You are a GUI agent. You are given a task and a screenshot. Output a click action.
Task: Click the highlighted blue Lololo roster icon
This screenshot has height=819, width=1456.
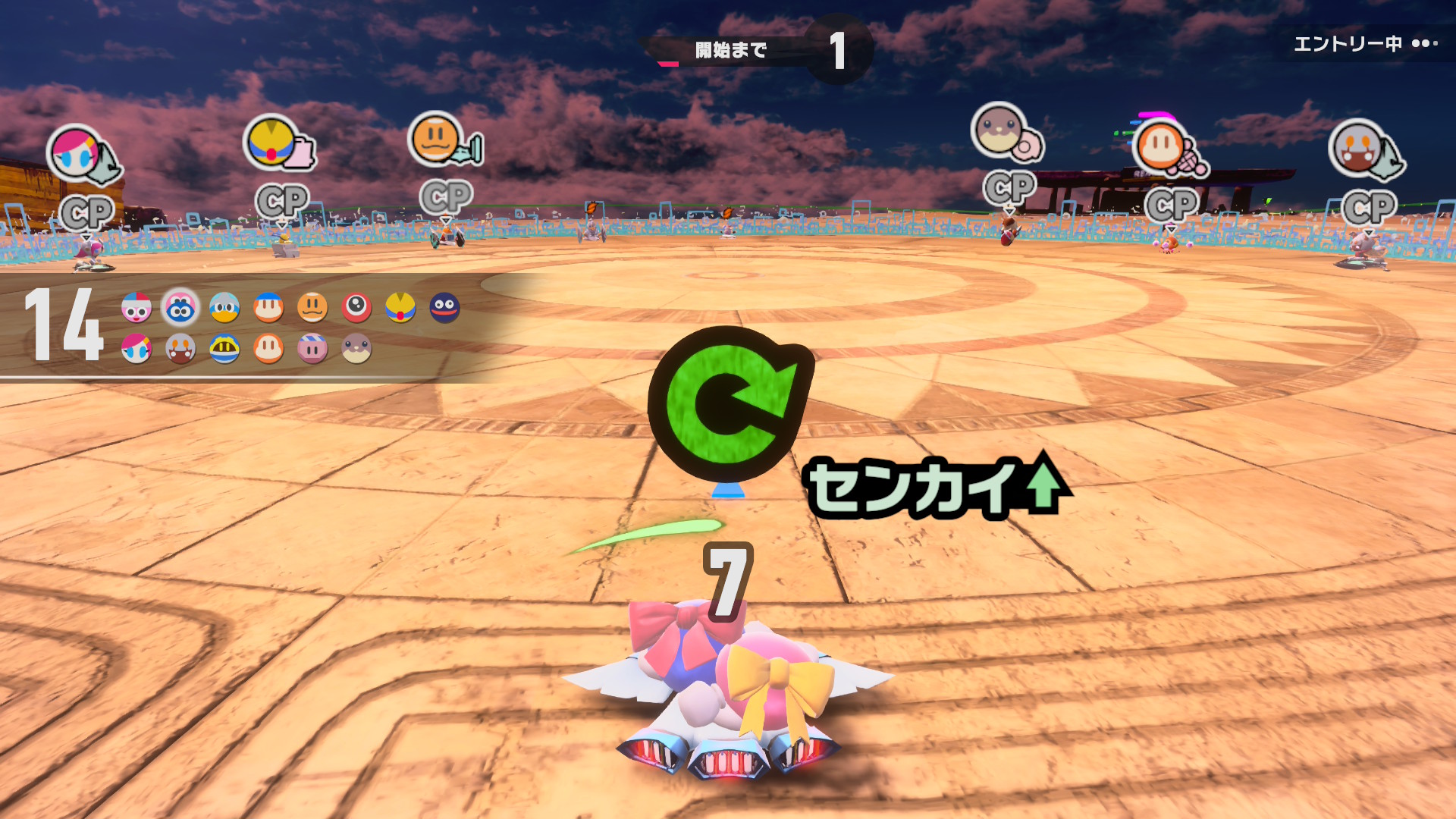[180, 308]
